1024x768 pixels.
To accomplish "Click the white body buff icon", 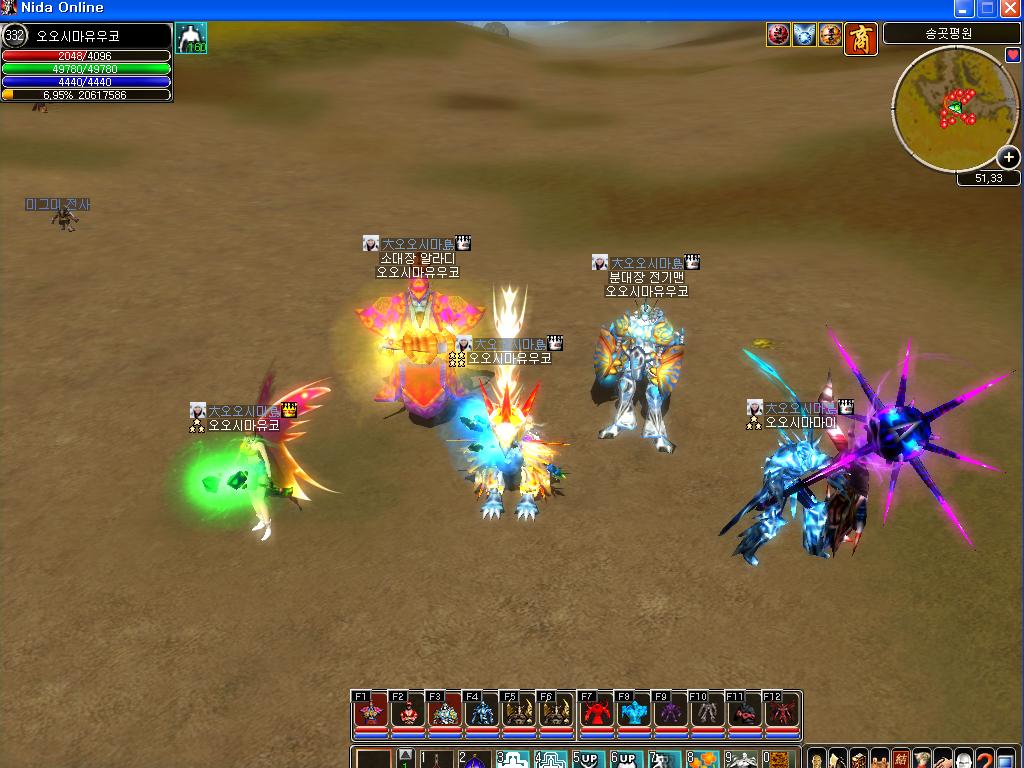I will click(x=191, y=38).
